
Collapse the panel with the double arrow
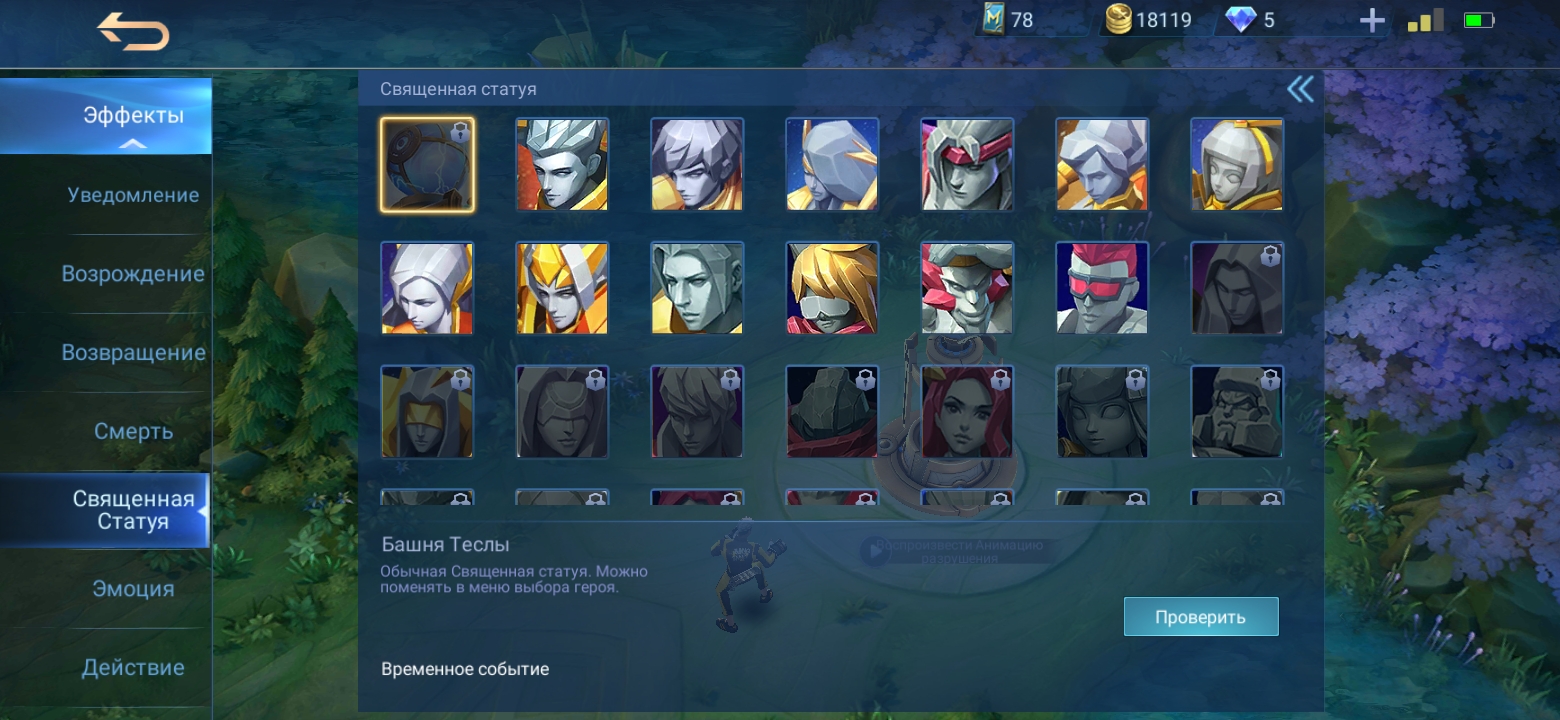click(1300, 90)
